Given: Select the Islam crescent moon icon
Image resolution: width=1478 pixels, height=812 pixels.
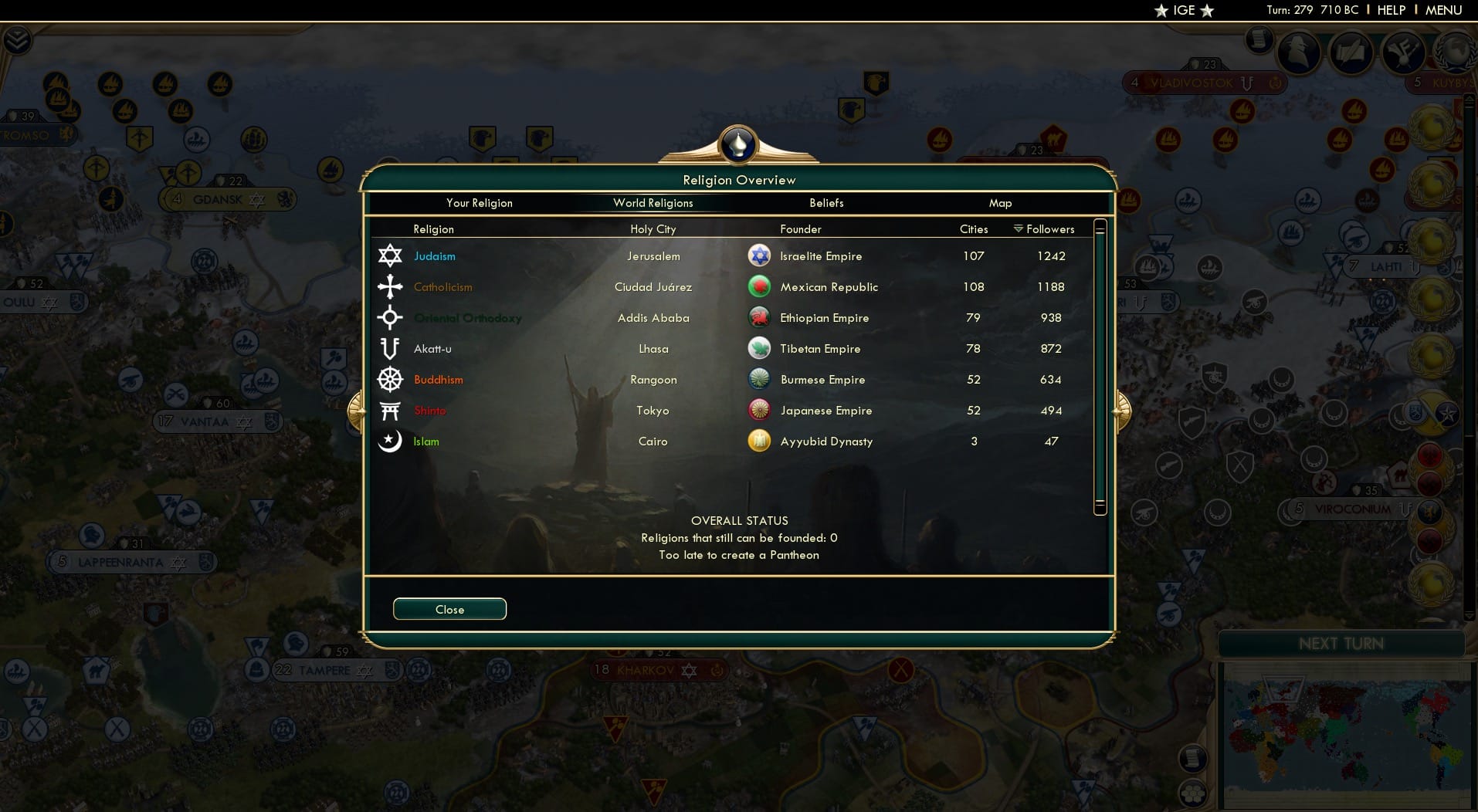Looking at the screenshot, I should [391, 441].
